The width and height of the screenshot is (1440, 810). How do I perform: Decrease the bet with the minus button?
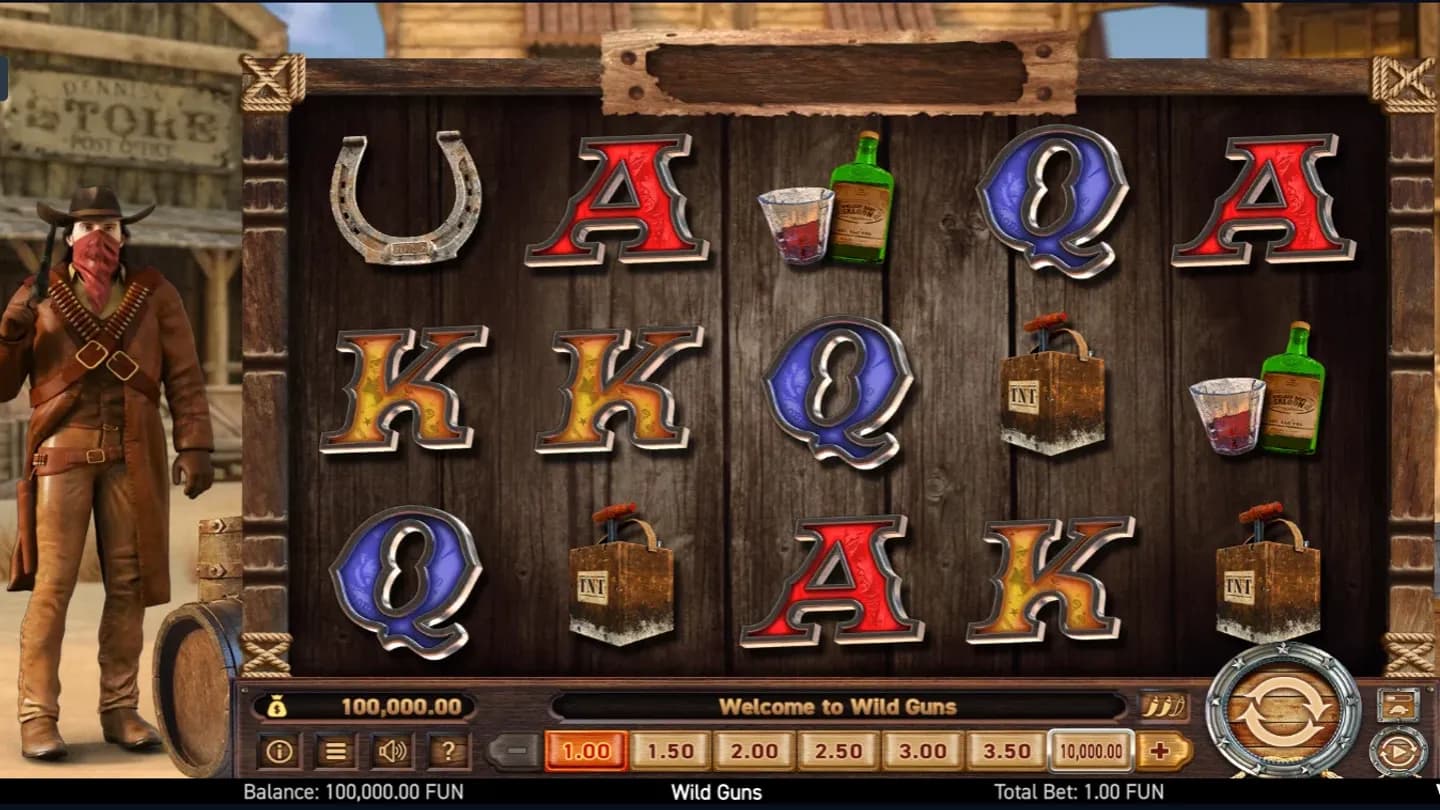click(514, 750)
